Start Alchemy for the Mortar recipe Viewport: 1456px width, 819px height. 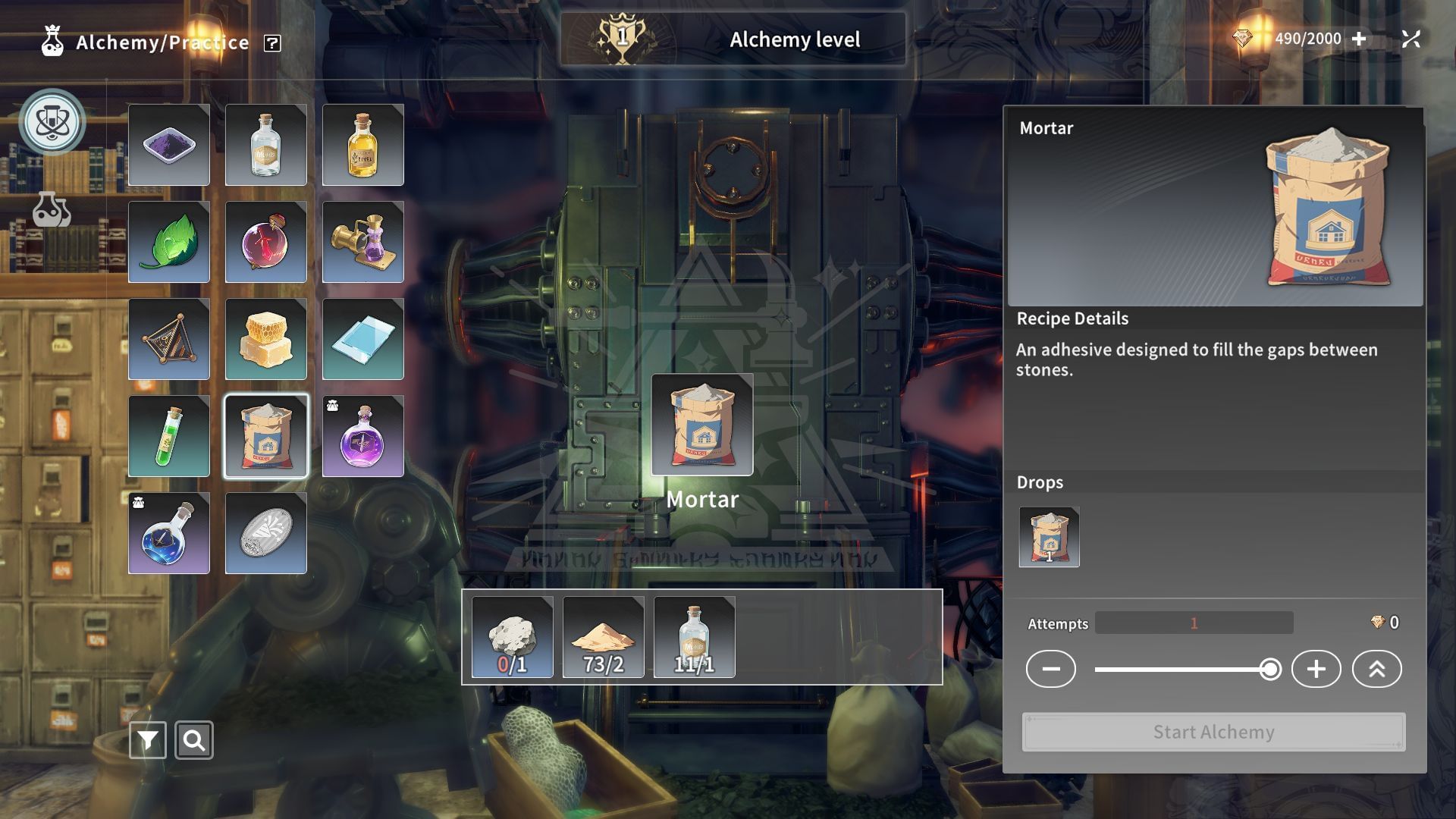(1213, 732)
